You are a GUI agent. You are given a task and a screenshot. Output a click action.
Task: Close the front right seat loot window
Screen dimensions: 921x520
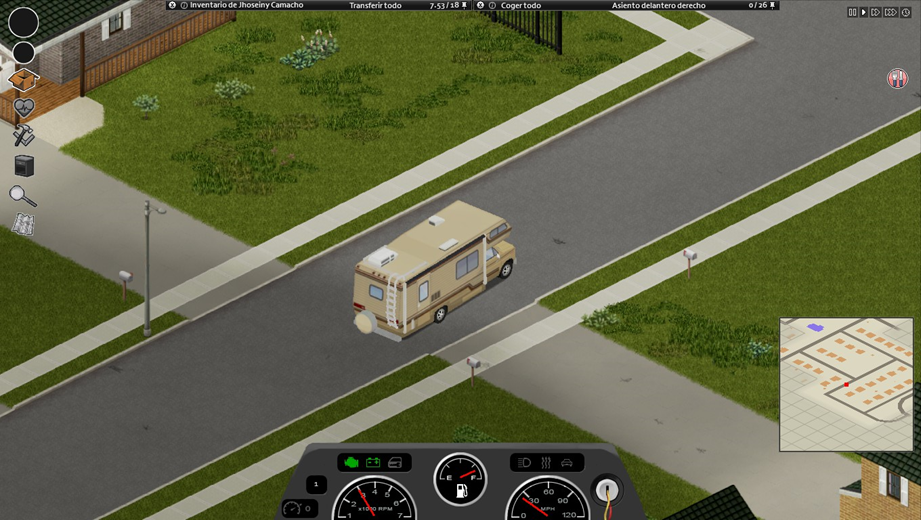click(x=481, y=5)
